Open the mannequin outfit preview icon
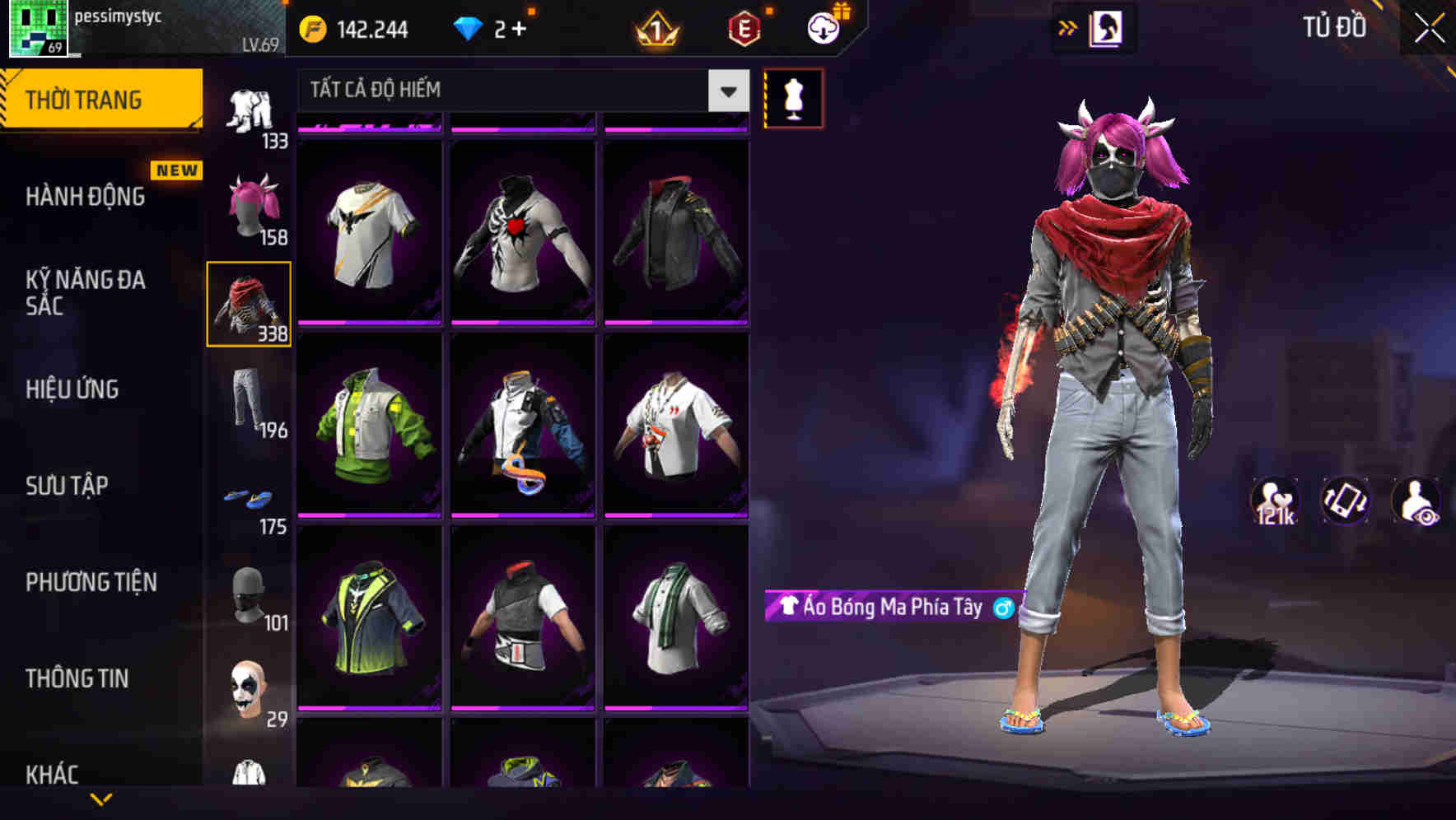This screenshot has width=1456, height=820. click(x=793, y=98)
